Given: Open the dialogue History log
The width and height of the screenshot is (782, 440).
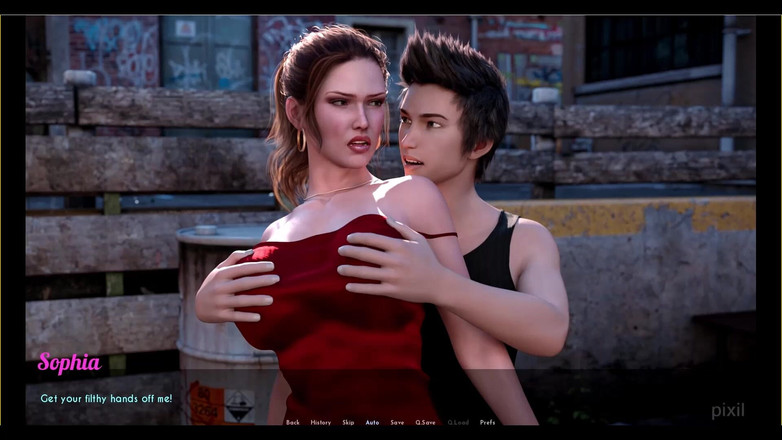Looking at the screenshot, I should 320,423.
